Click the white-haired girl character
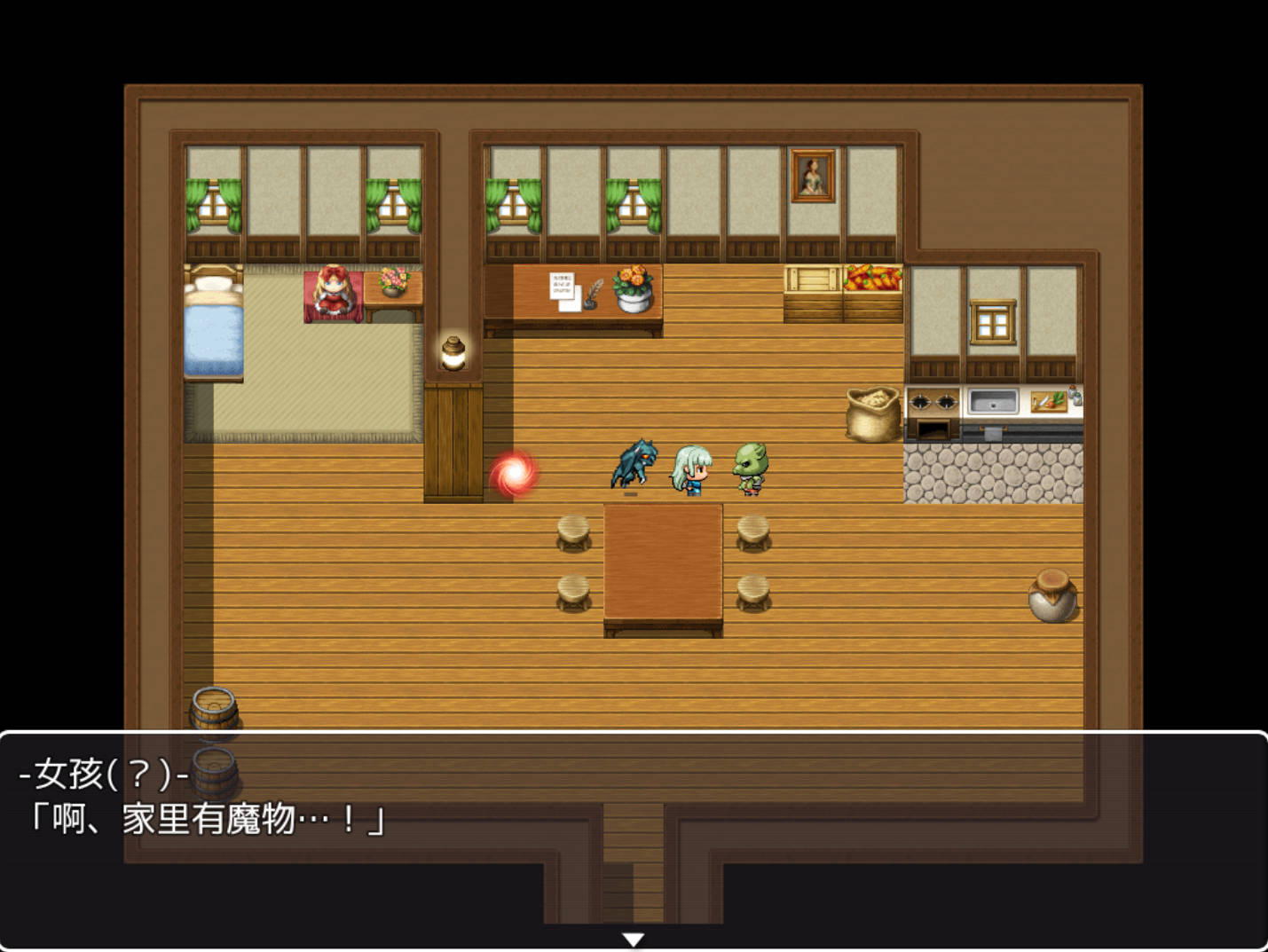The height and width of the screenshot is (952, 1268). click(691, 470)
